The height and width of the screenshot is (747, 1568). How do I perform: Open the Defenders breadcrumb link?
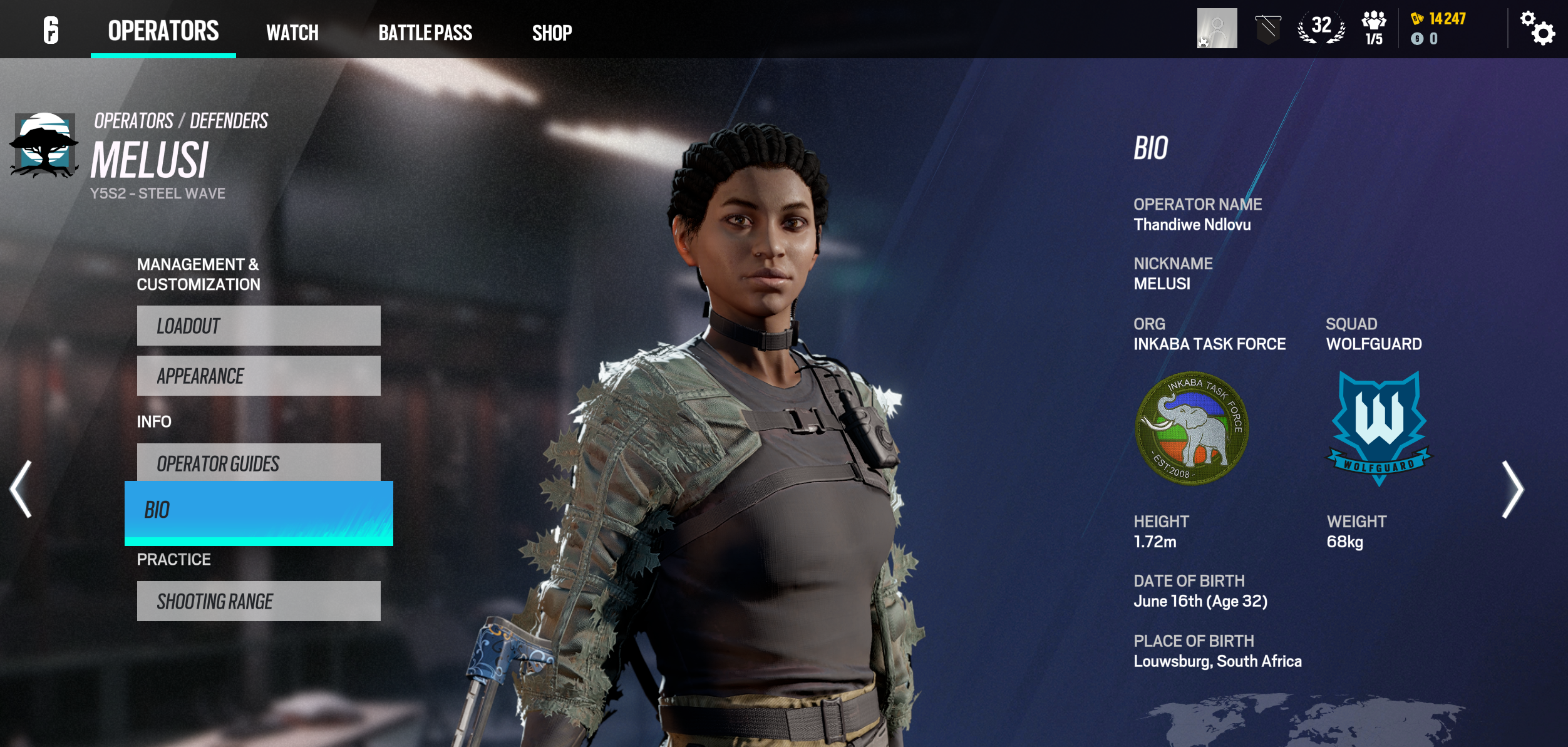(229, 121)
